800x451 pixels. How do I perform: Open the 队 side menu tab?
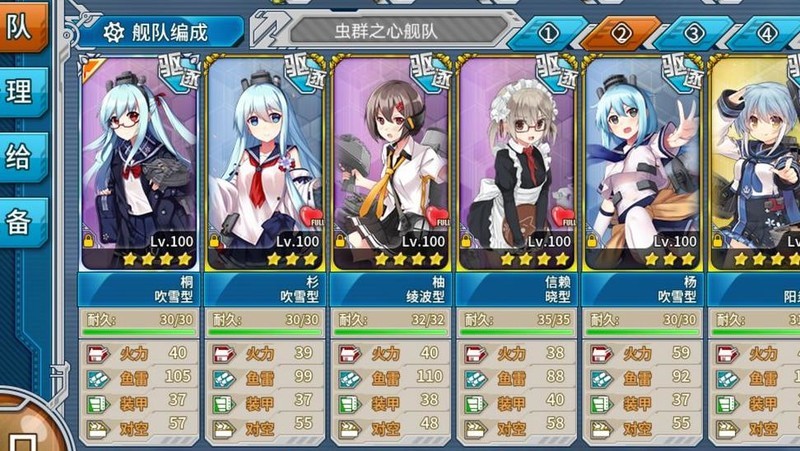point(22,28)
